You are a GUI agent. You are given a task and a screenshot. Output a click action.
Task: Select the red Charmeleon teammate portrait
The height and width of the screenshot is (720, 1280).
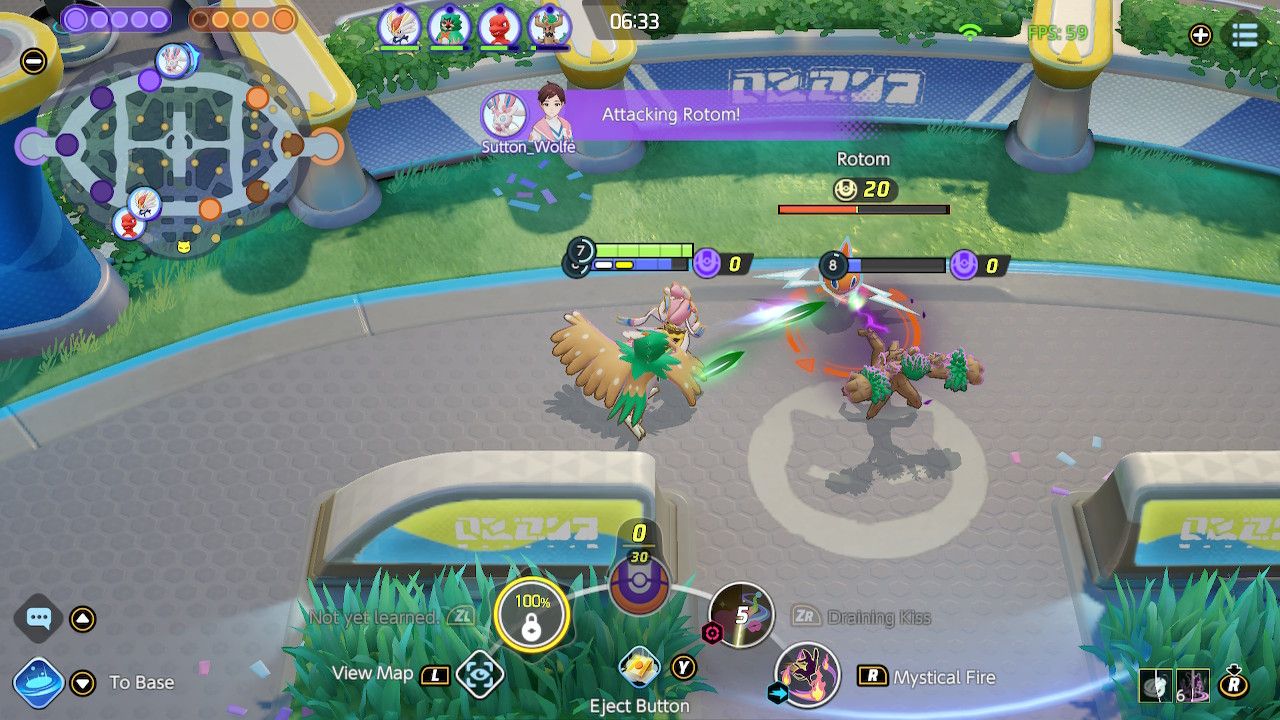498,26
